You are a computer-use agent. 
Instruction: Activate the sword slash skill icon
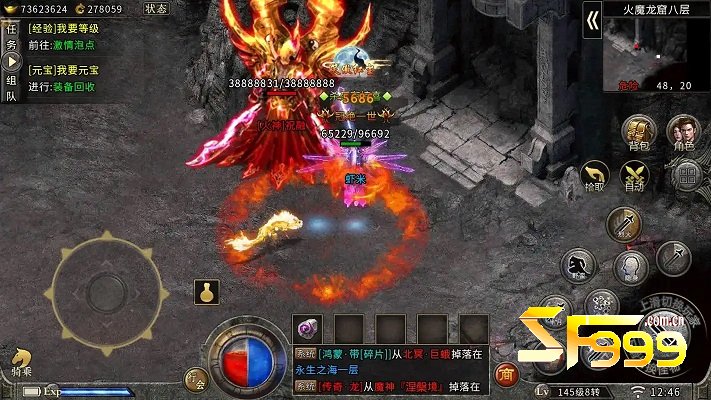(623, 222)
